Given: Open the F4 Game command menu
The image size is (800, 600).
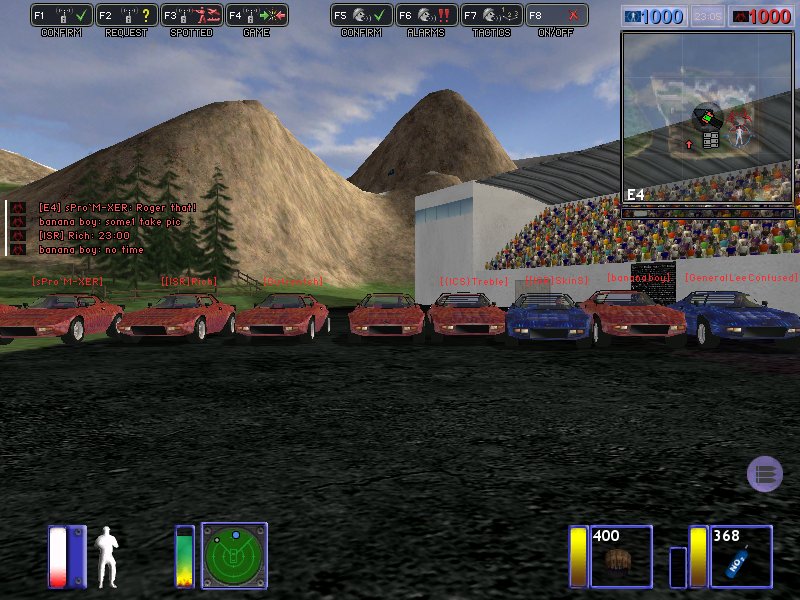Looking at the screenshot, I should (x=256, y=16).
